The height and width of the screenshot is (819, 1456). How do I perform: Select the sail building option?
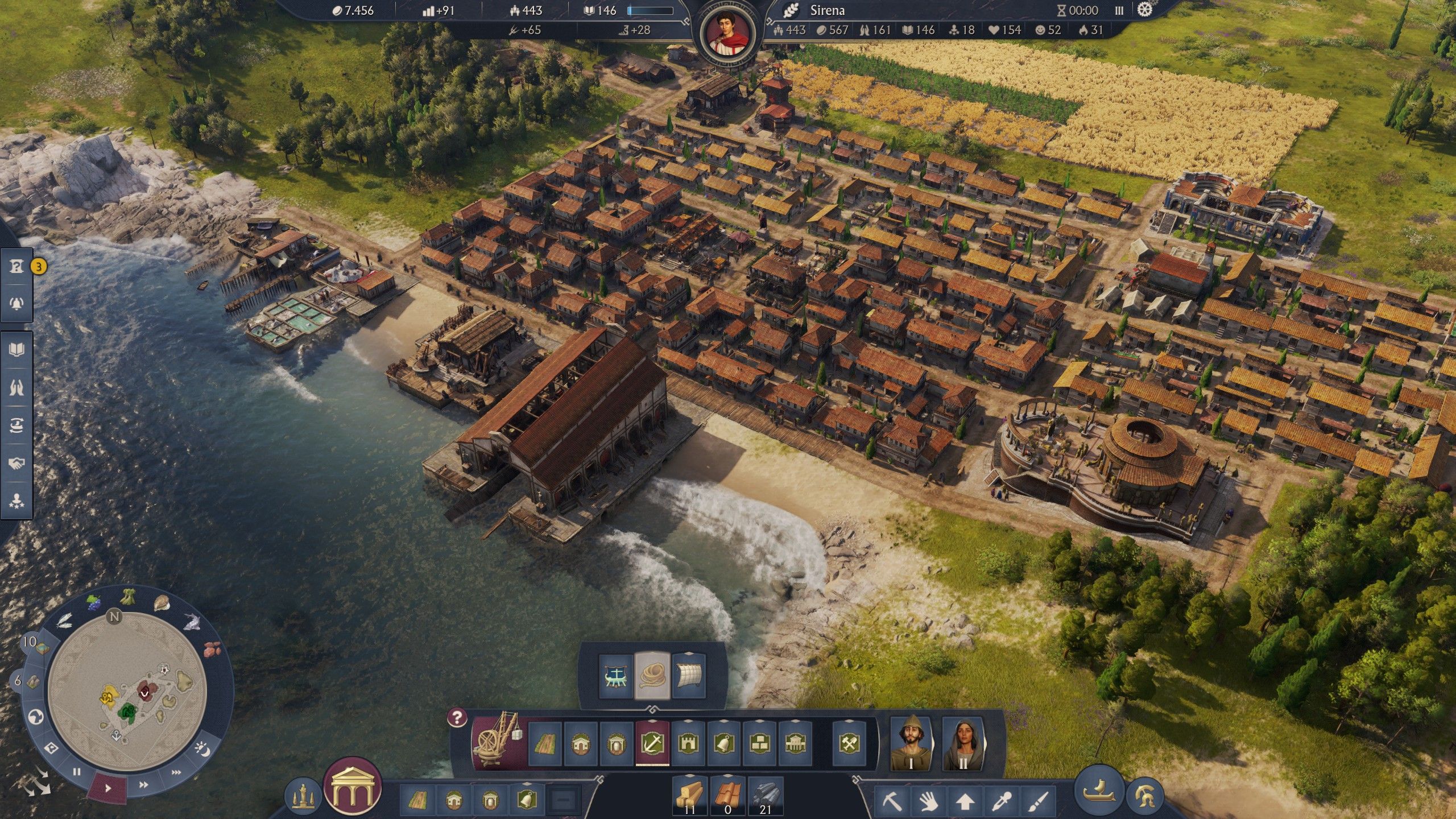pyautogui.click(x=689, y=676)
